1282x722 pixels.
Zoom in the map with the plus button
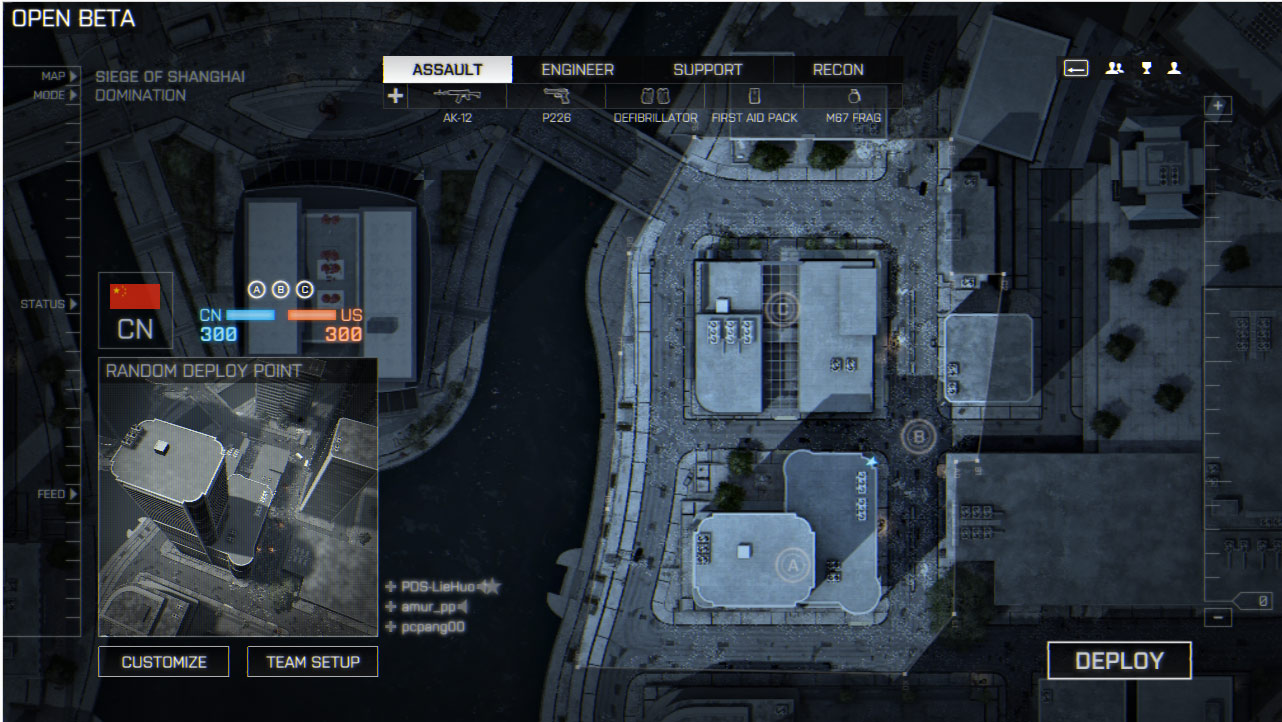pyautogui.click(x=1218, y=106)
